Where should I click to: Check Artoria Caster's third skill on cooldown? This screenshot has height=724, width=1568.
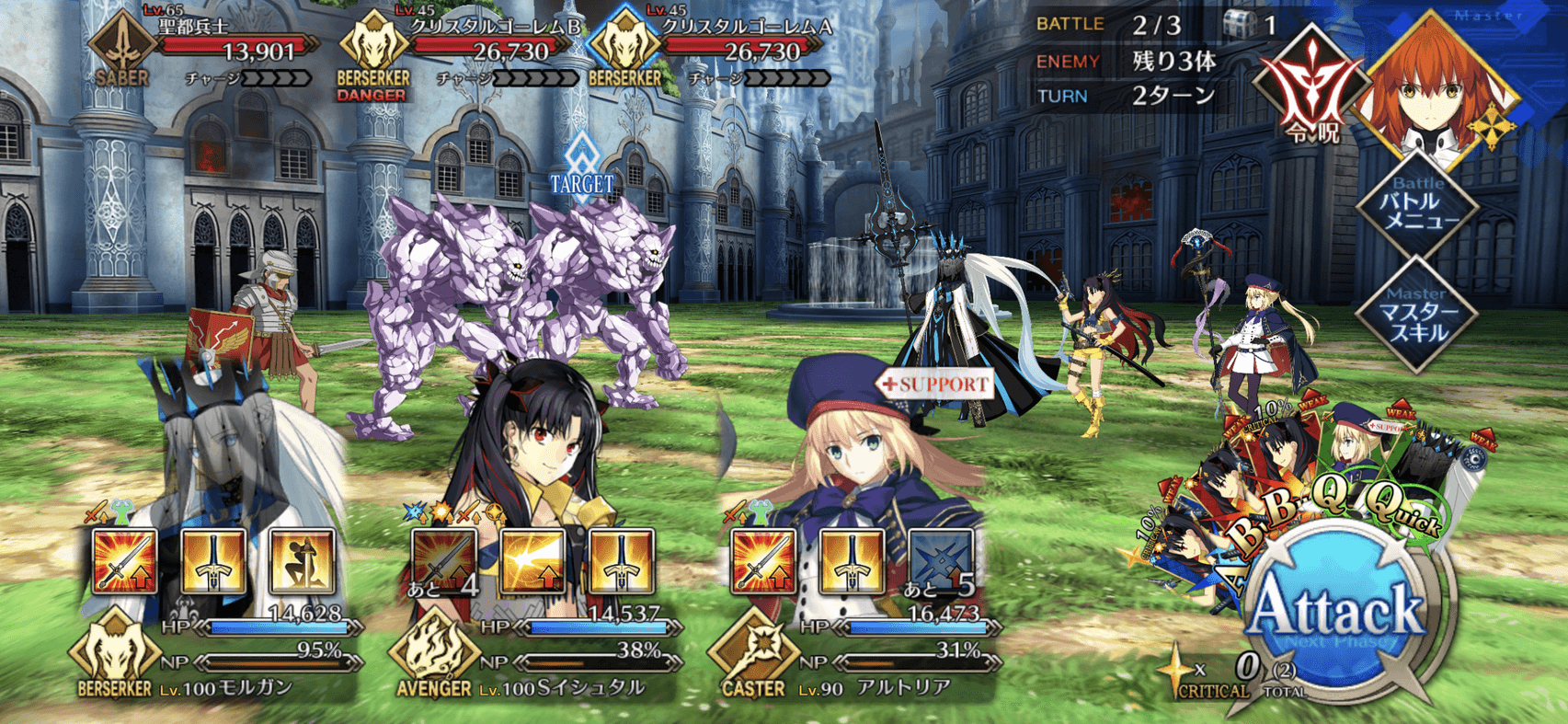click(939, 560)
